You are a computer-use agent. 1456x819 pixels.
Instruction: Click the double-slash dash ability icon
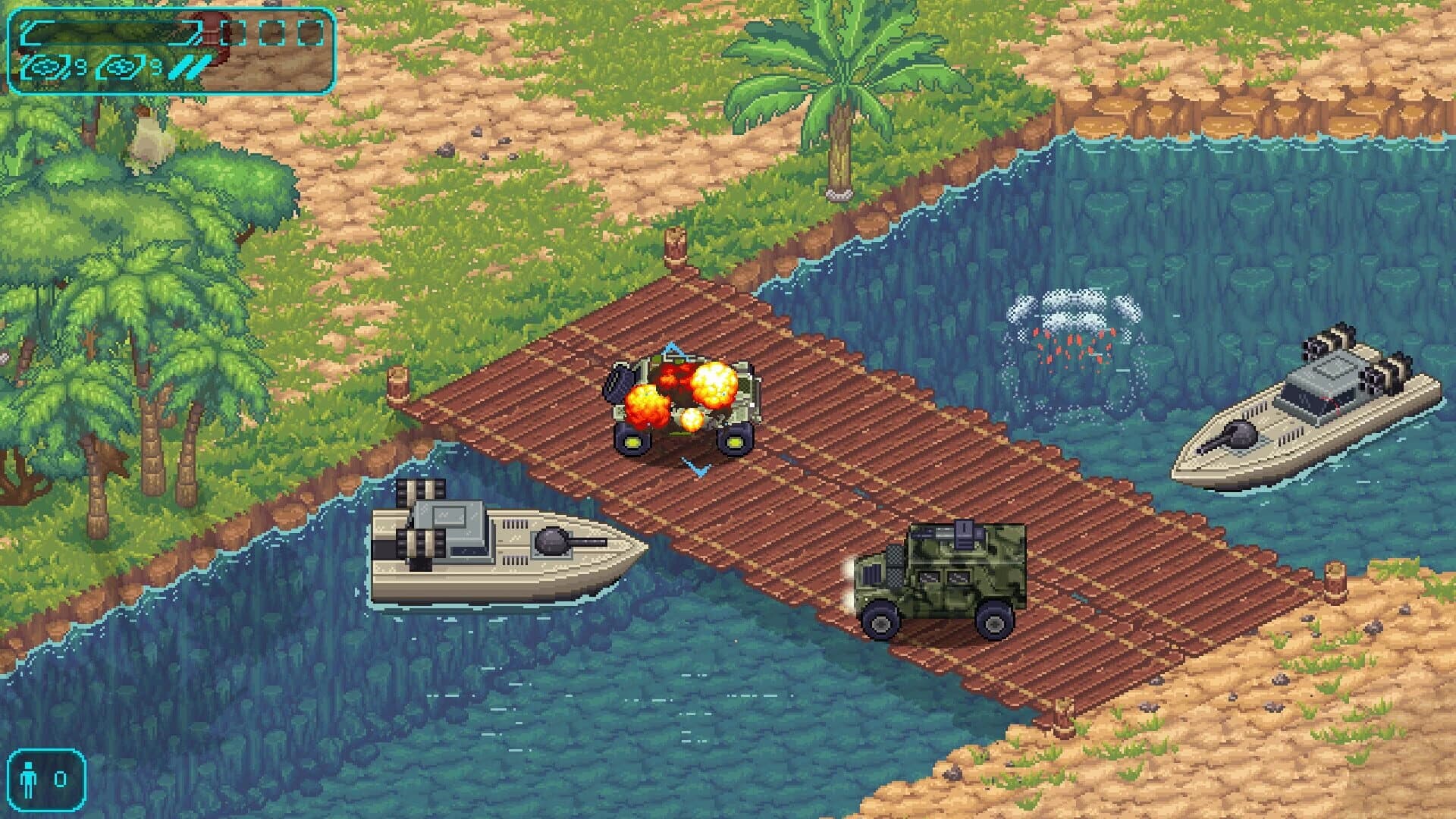pyautogui.click(x=190, y=68)
